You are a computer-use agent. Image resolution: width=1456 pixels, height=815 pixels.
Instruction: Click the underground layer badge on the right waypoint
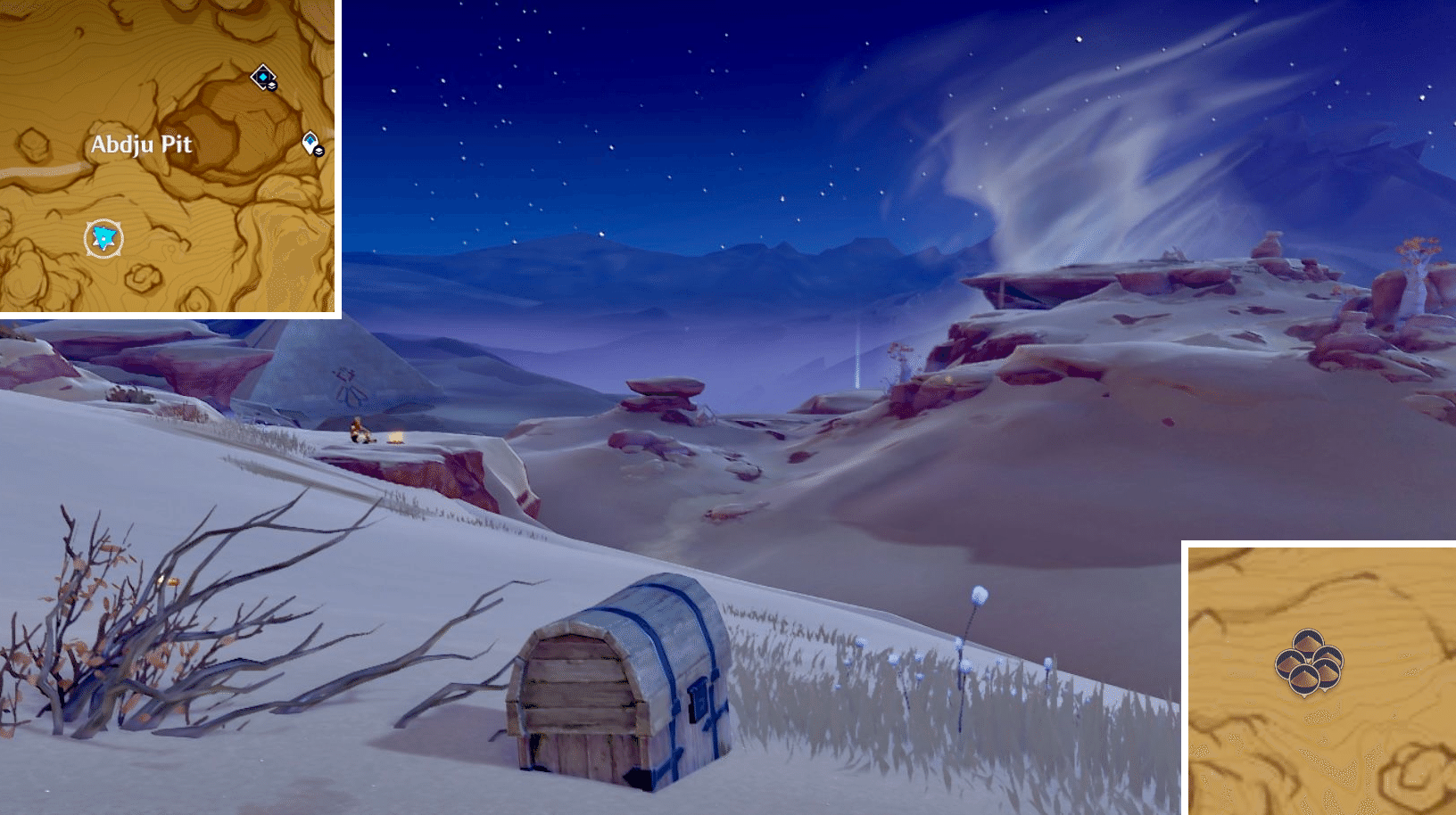tap(319, 152)
